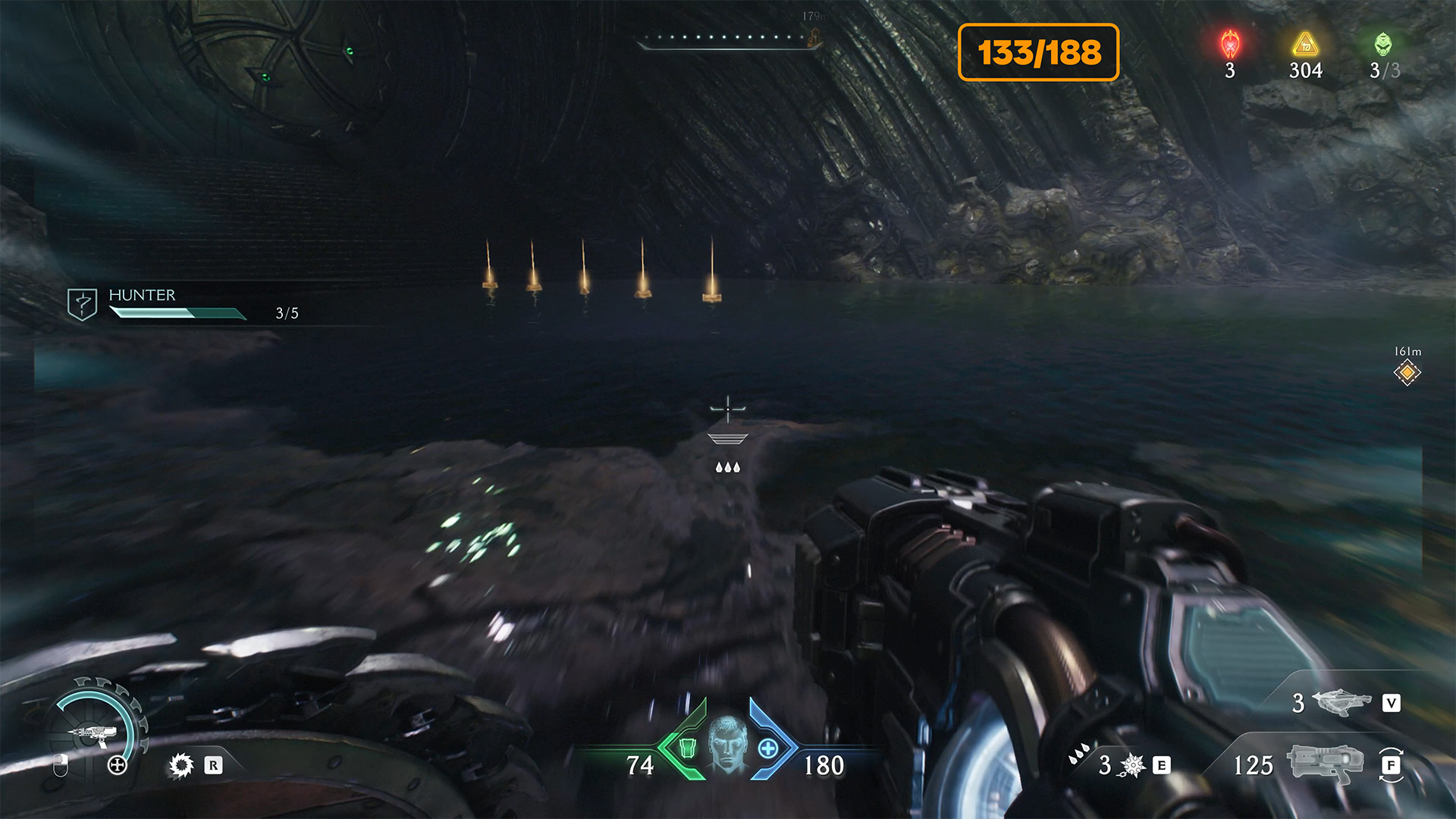Select the Hunter challenge shield icon
Image resolution: width=1456 pixels, height=819 pixels.
click(82, 304)
